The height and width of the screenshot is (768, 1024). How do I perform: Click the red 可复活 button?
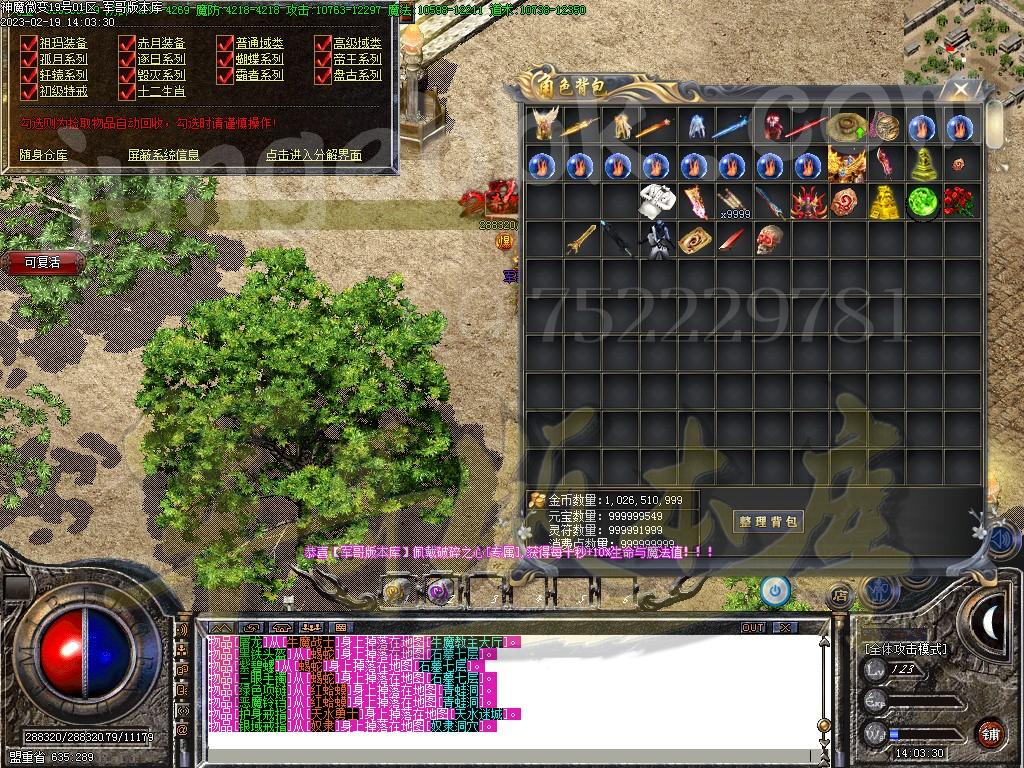pyautogui.click(x=42, y=263)
